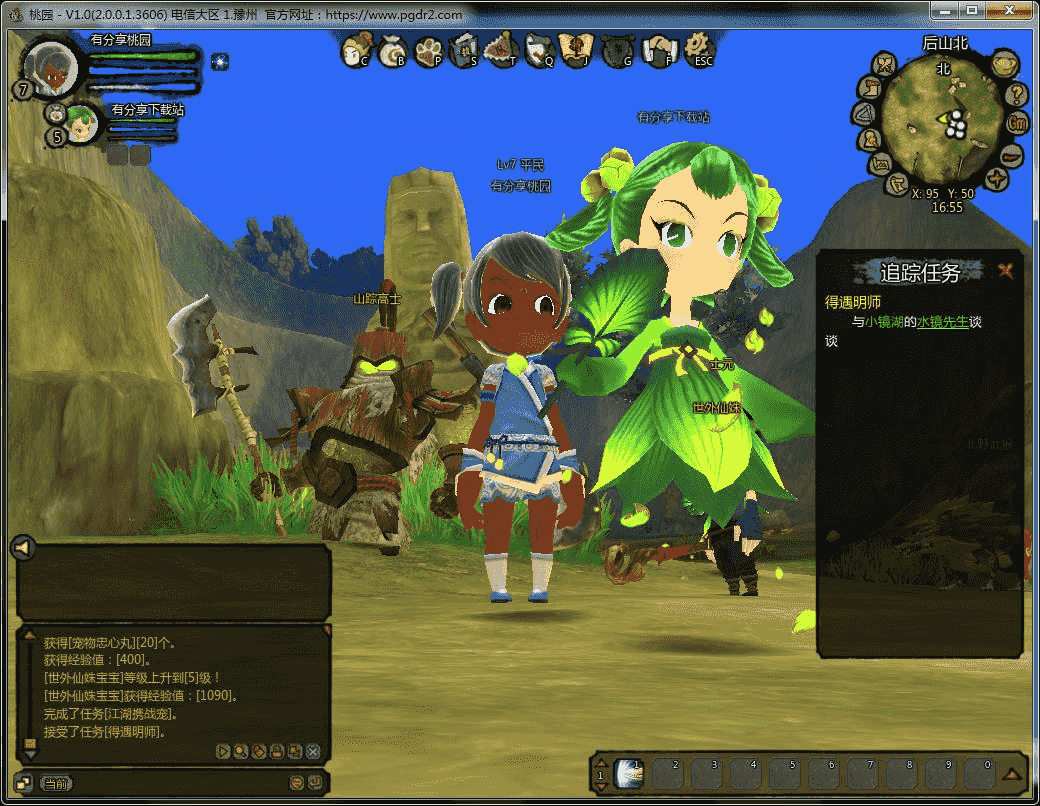Close the quest tracking panel
Viewport: 1040px width, 806px height.
(x=1006, y=270)
